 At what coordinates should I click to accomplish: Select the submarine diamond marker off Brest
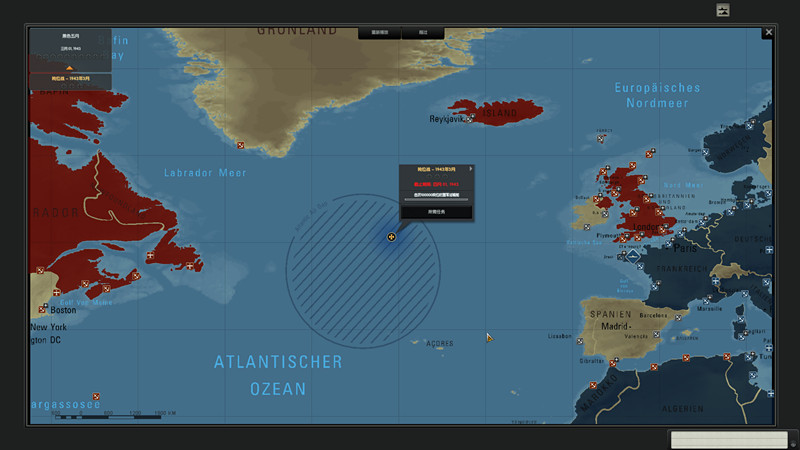(633, 256)
